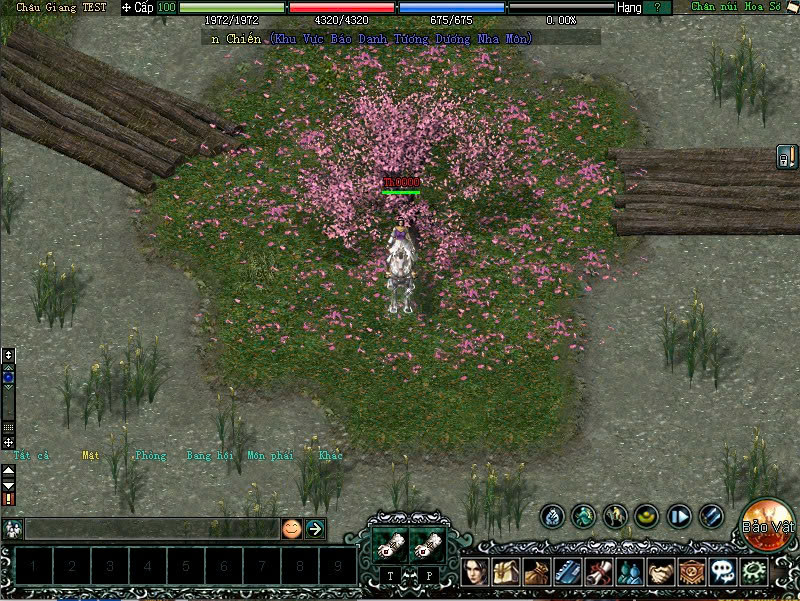
Task: Click the question mark Hạng rank button
Action: pos(657,7)
